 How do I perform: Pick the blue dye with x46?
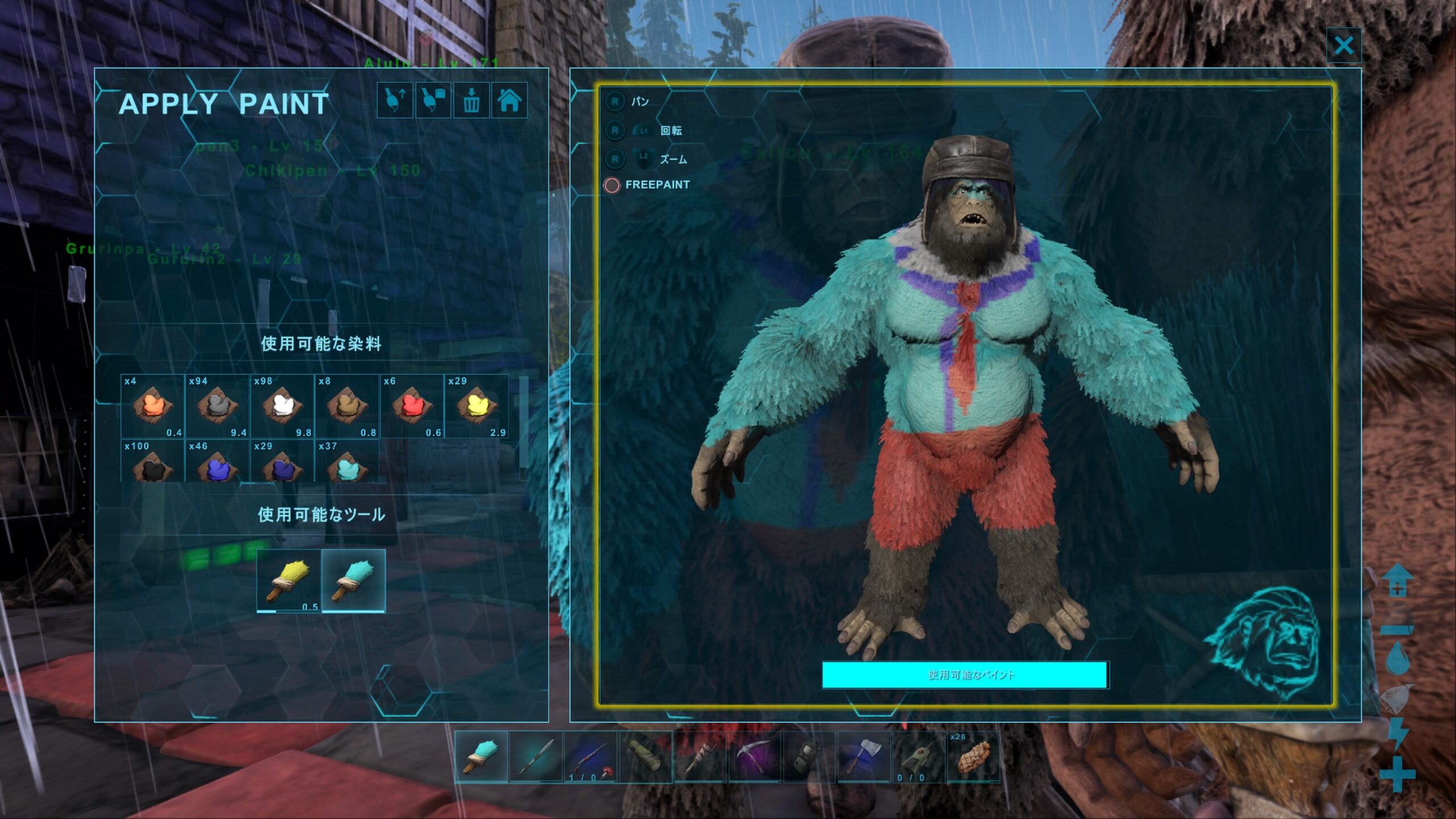(217, 465)
